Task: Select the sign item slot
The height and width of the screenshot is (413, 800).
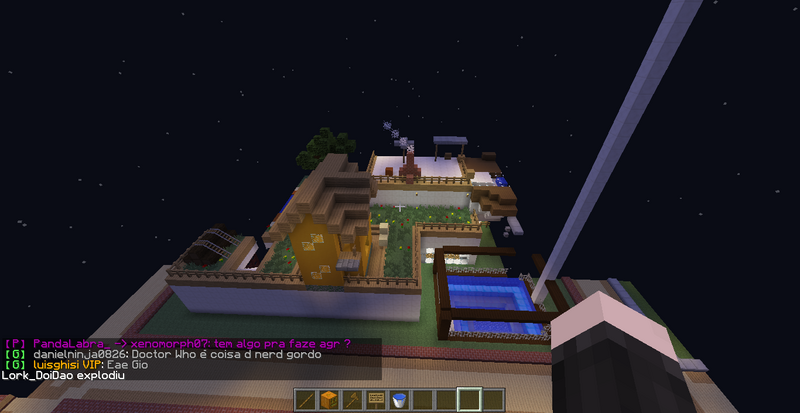Action: click(377, 400)
